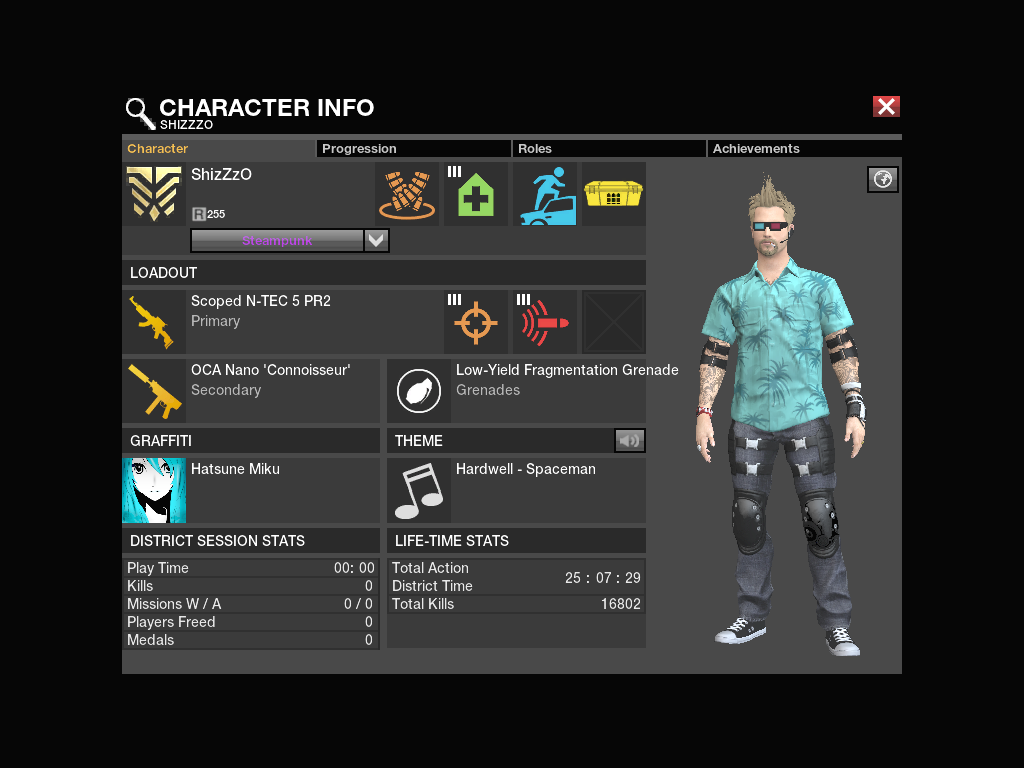Click the gold chevron rank emblem

(154, 194)
